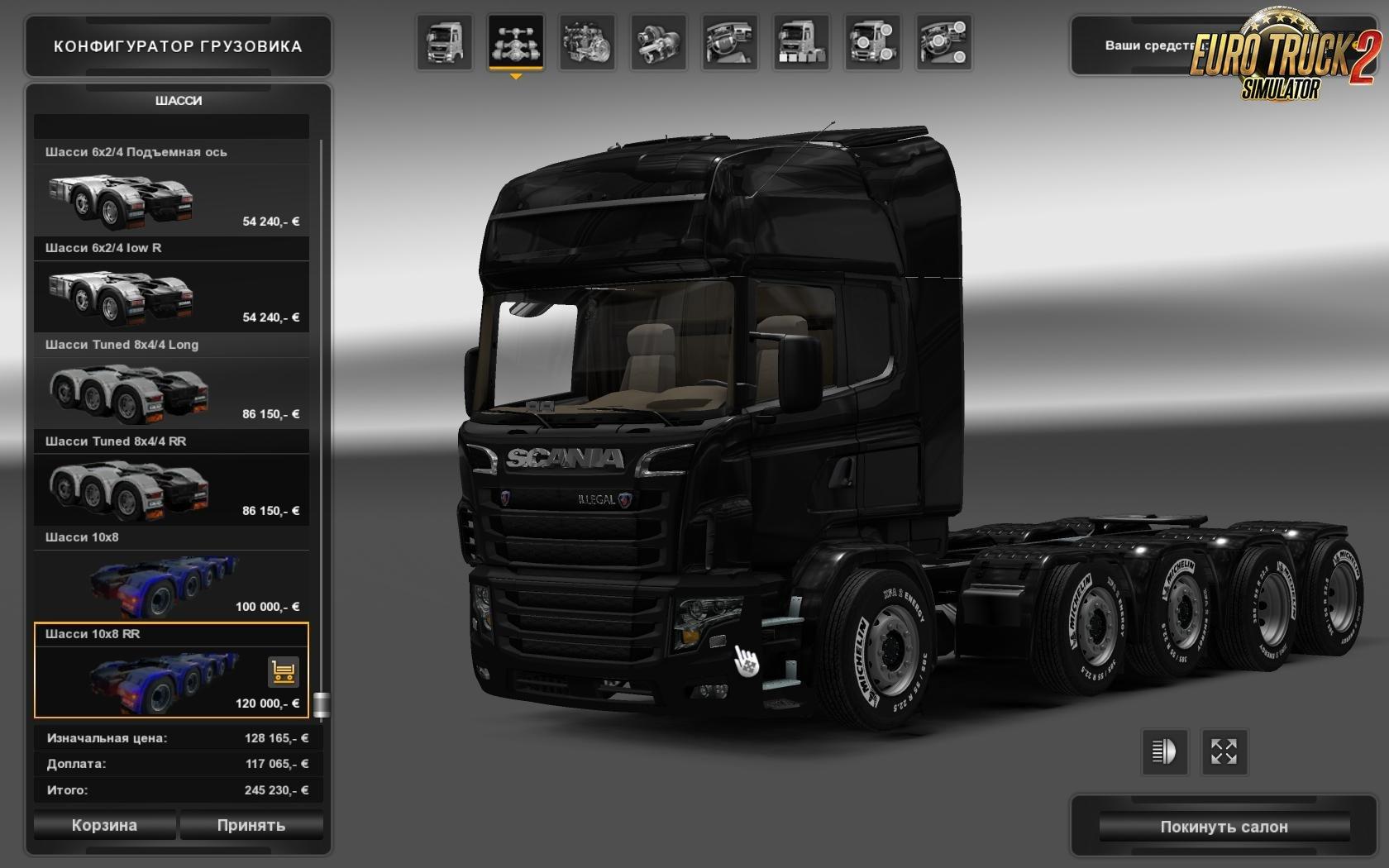Switch to the transmission category tab
Screen dimensions: 1389x868
[659, 42]
